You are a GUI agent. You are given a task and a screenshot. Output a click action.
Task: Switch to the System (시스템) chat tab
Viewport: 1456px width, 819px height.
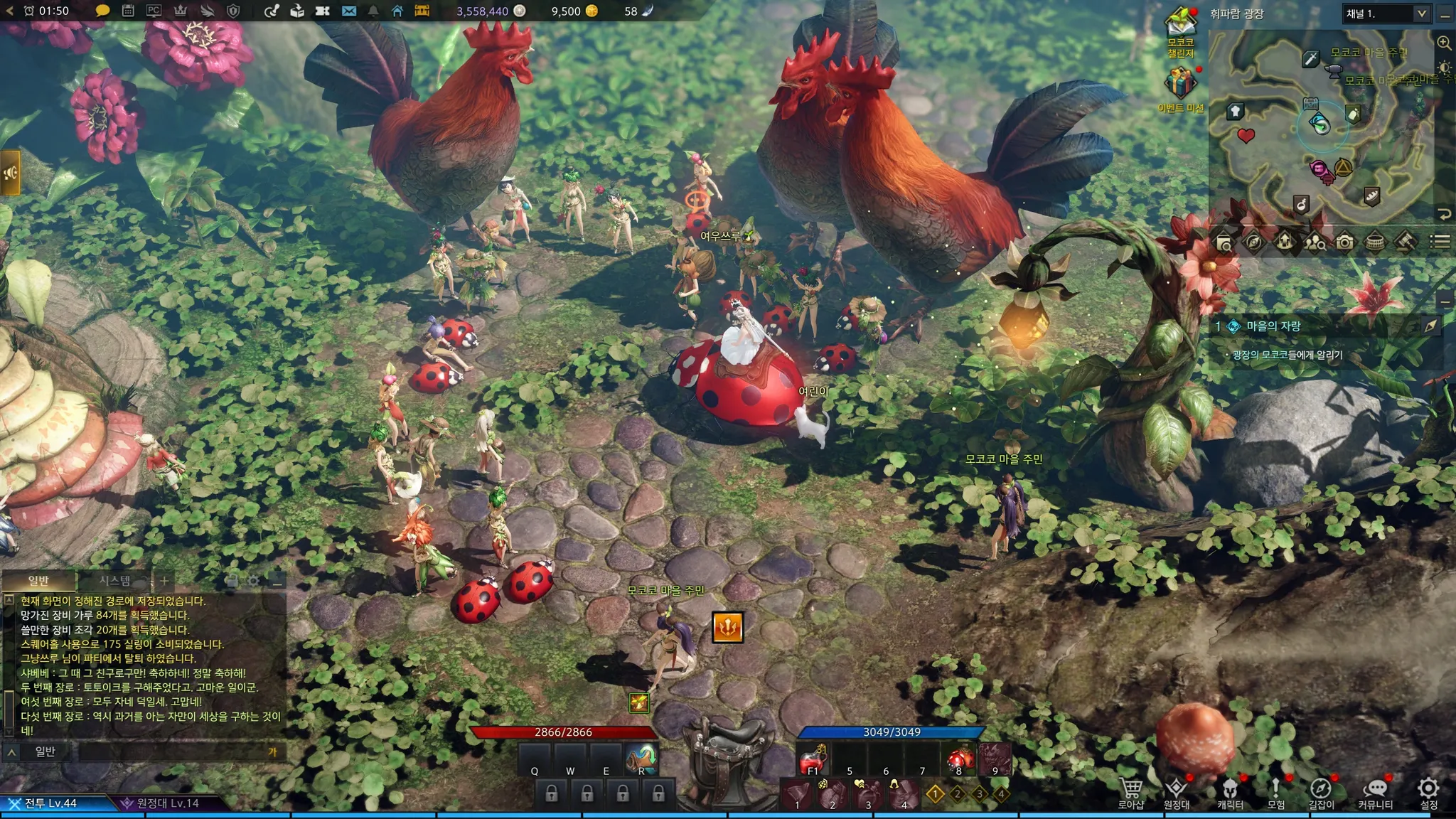(x=115, y=581)
